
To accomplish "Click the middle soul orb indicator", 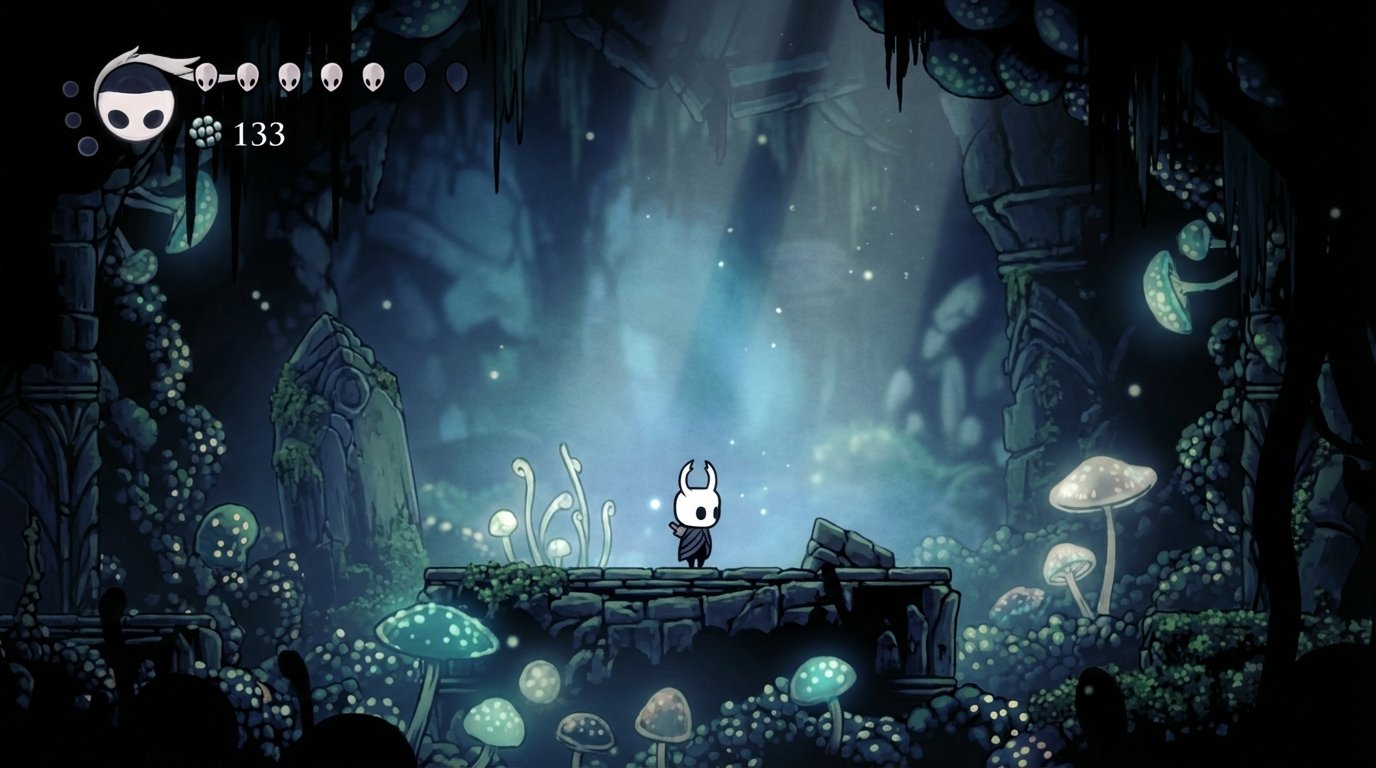I will pyautogui.click(x=71, y=119).
